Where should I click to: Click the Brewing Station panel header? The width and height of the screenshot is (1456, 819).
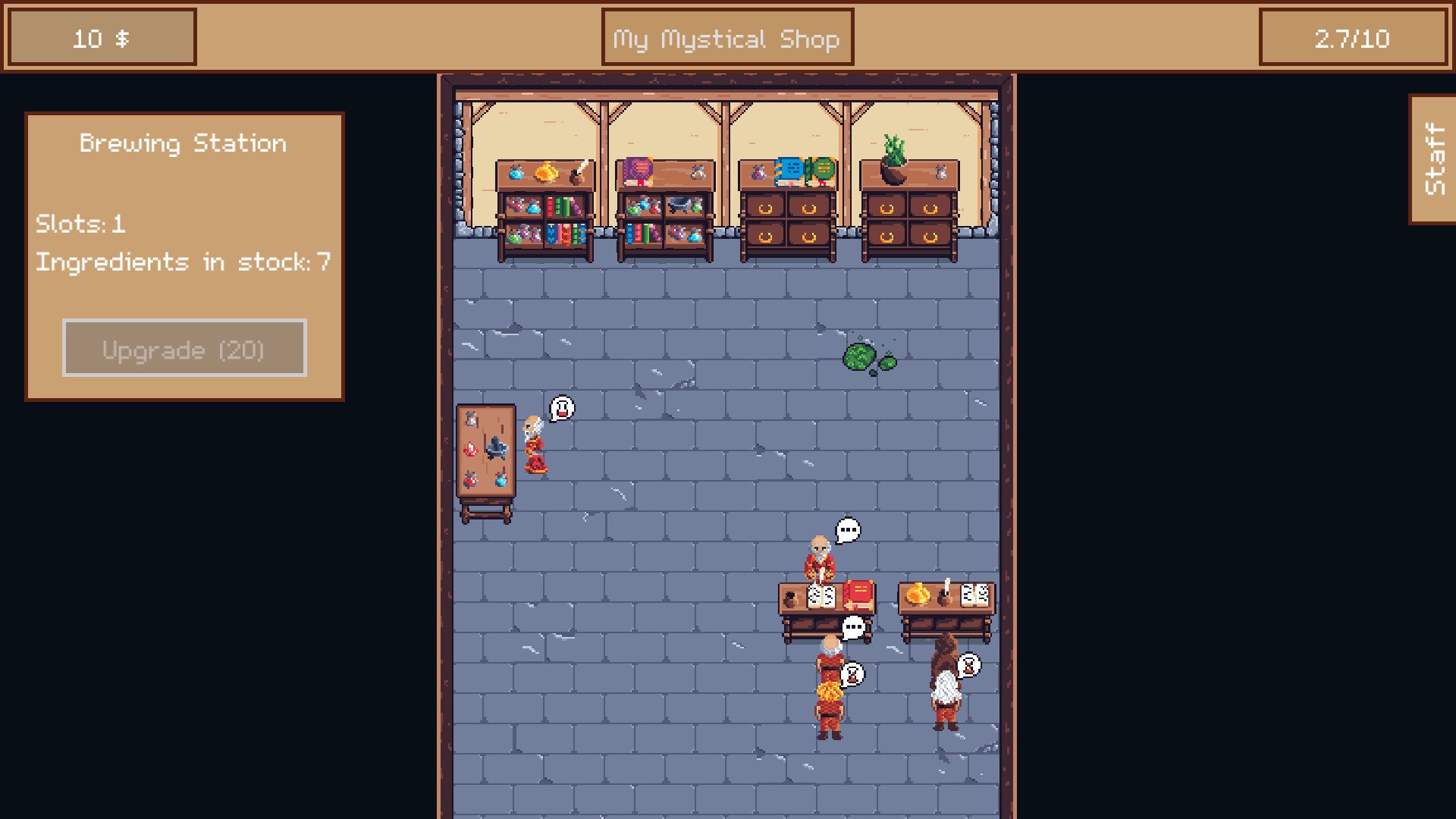(x=182, y=143)
